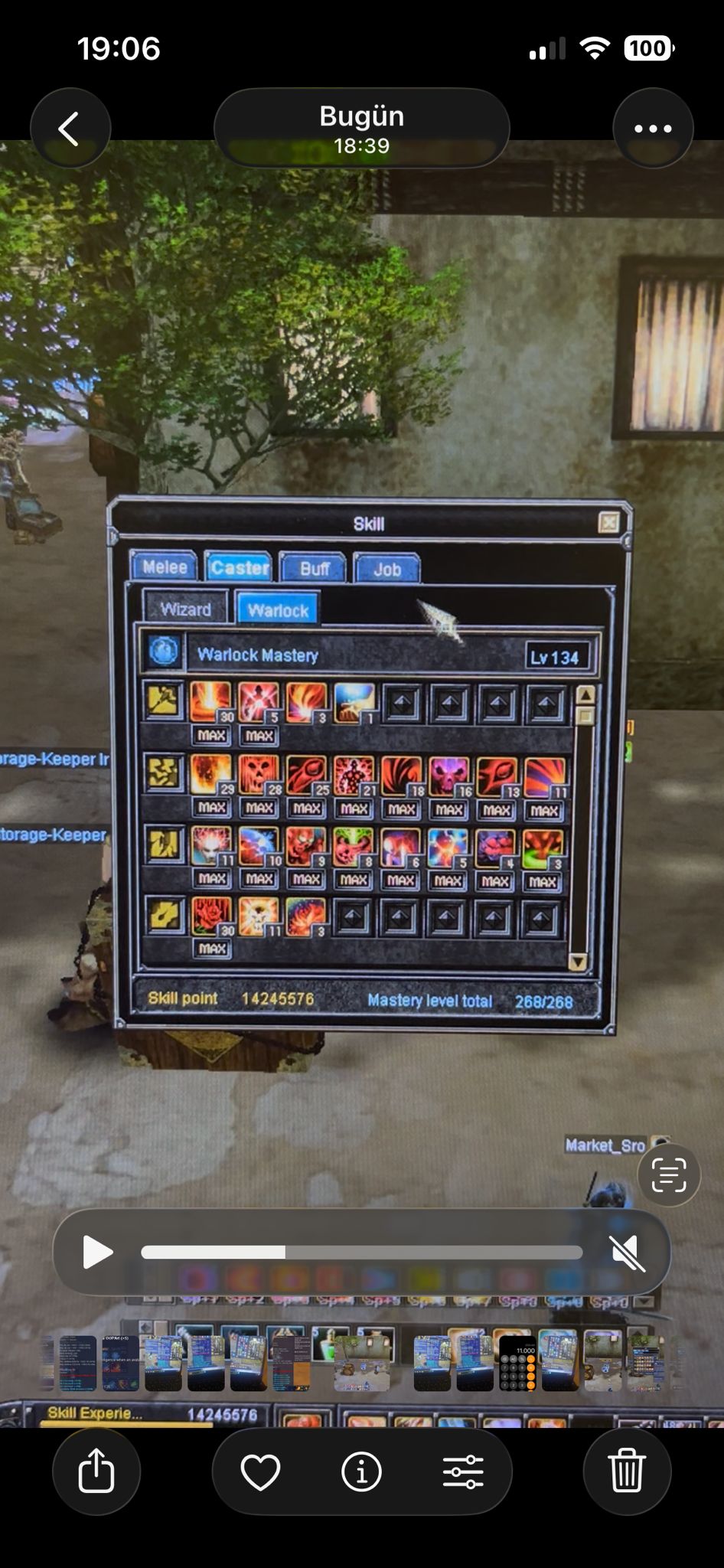Choose the pink skull skill icon

[x=449, y=777]
